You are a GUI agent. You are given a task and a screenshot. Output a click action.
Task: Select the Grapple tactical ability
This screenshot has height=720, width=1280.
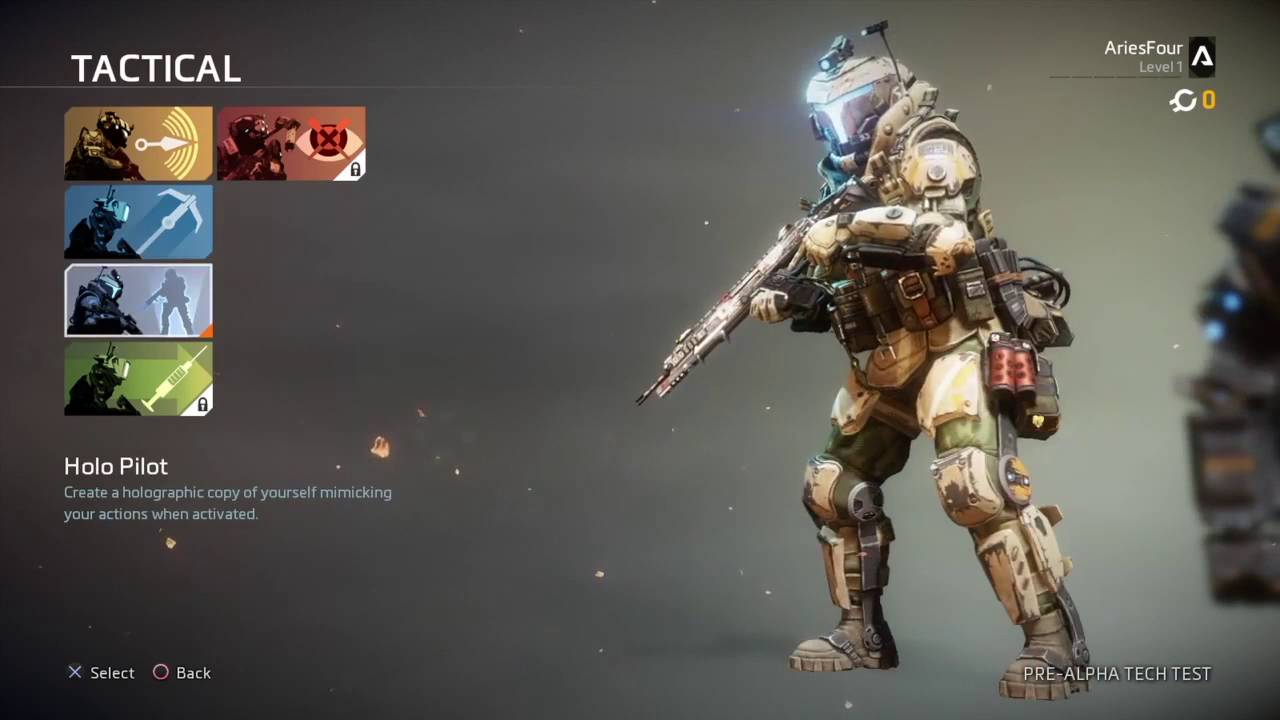tap(138, 221)
